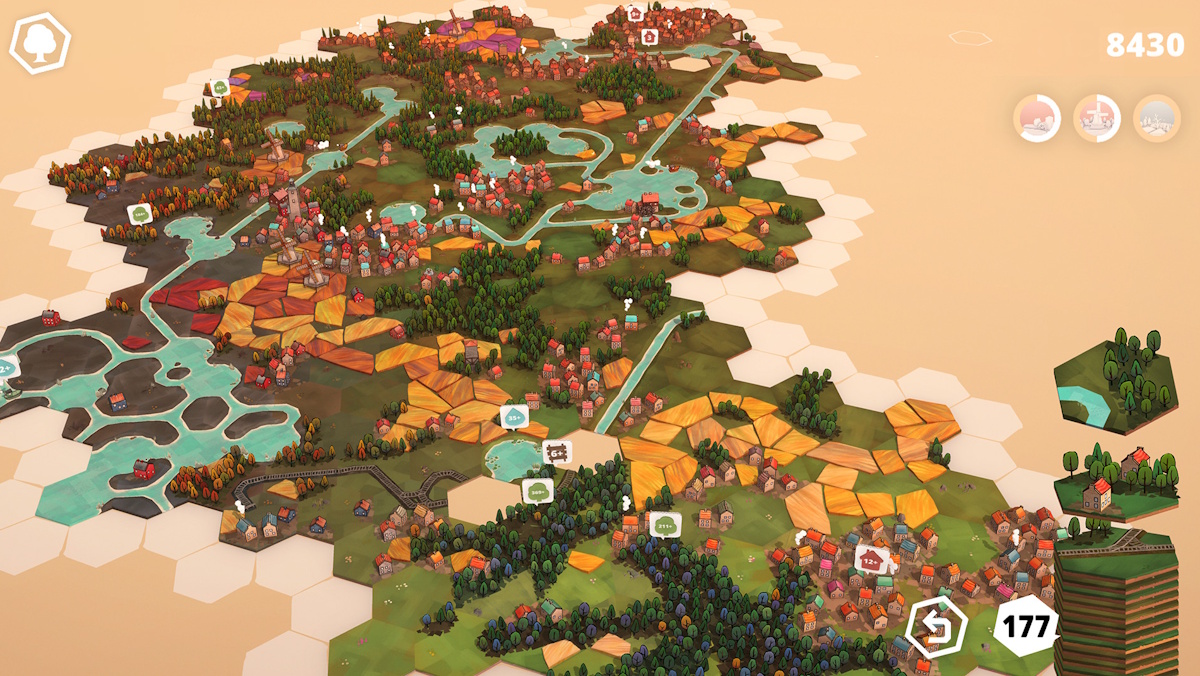Select the windmill challenge progress icon
1200x676 pixels.
(1097, 118)
